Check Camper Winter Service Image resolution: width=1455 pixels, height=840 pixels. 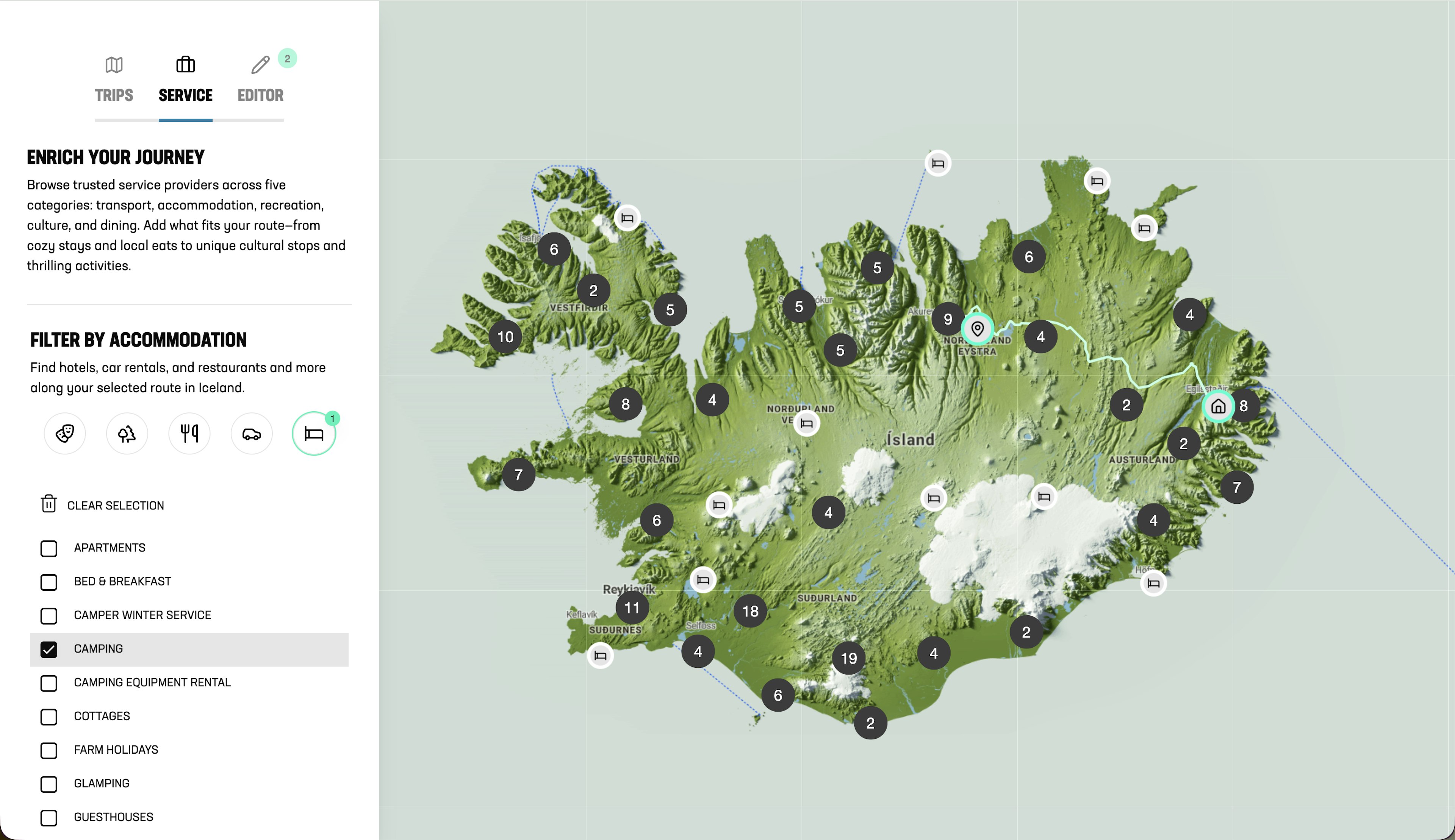click(49, 615)
